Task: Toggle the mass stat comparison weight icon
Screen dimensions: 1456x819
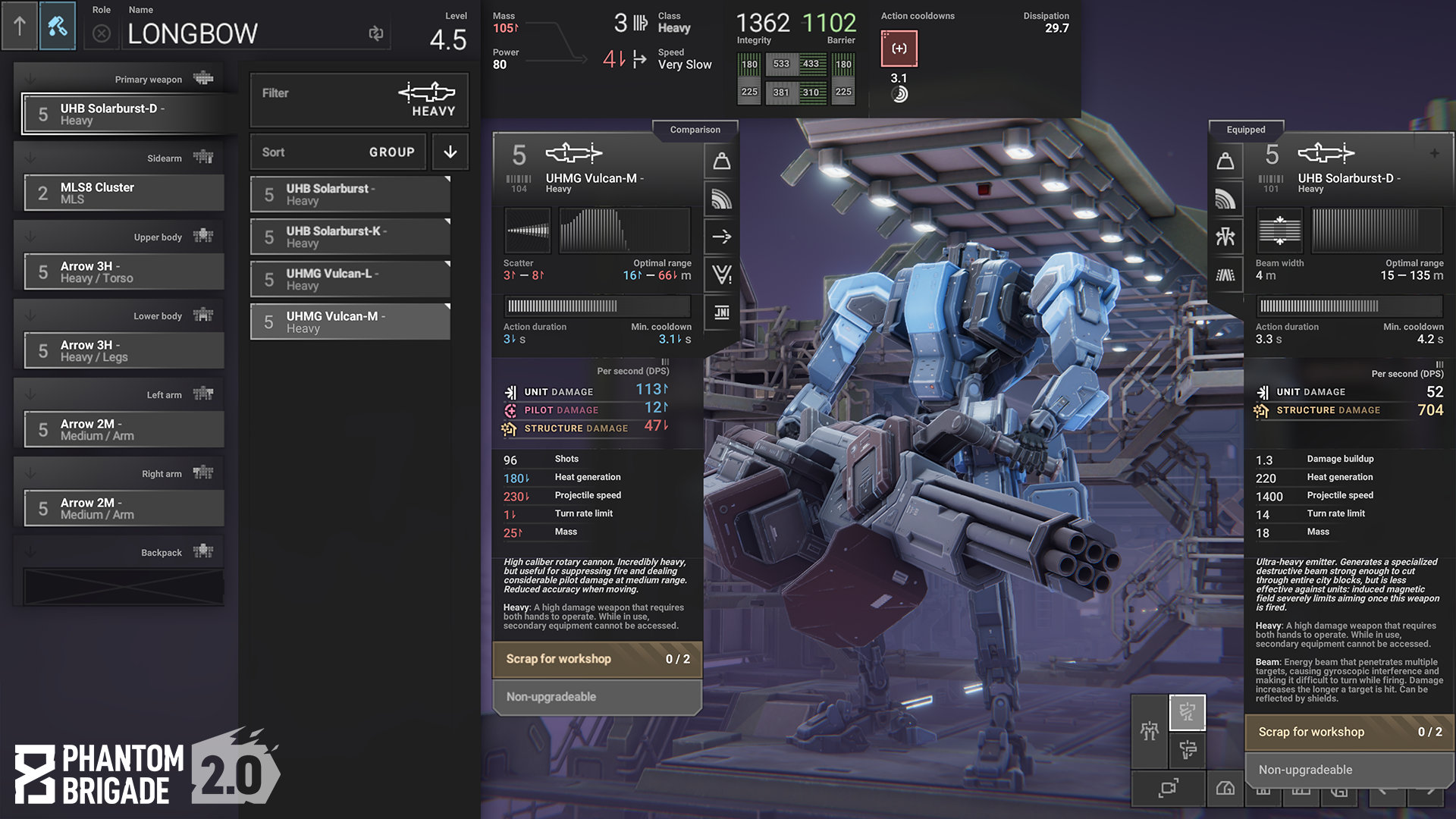Action: [720, 161]
